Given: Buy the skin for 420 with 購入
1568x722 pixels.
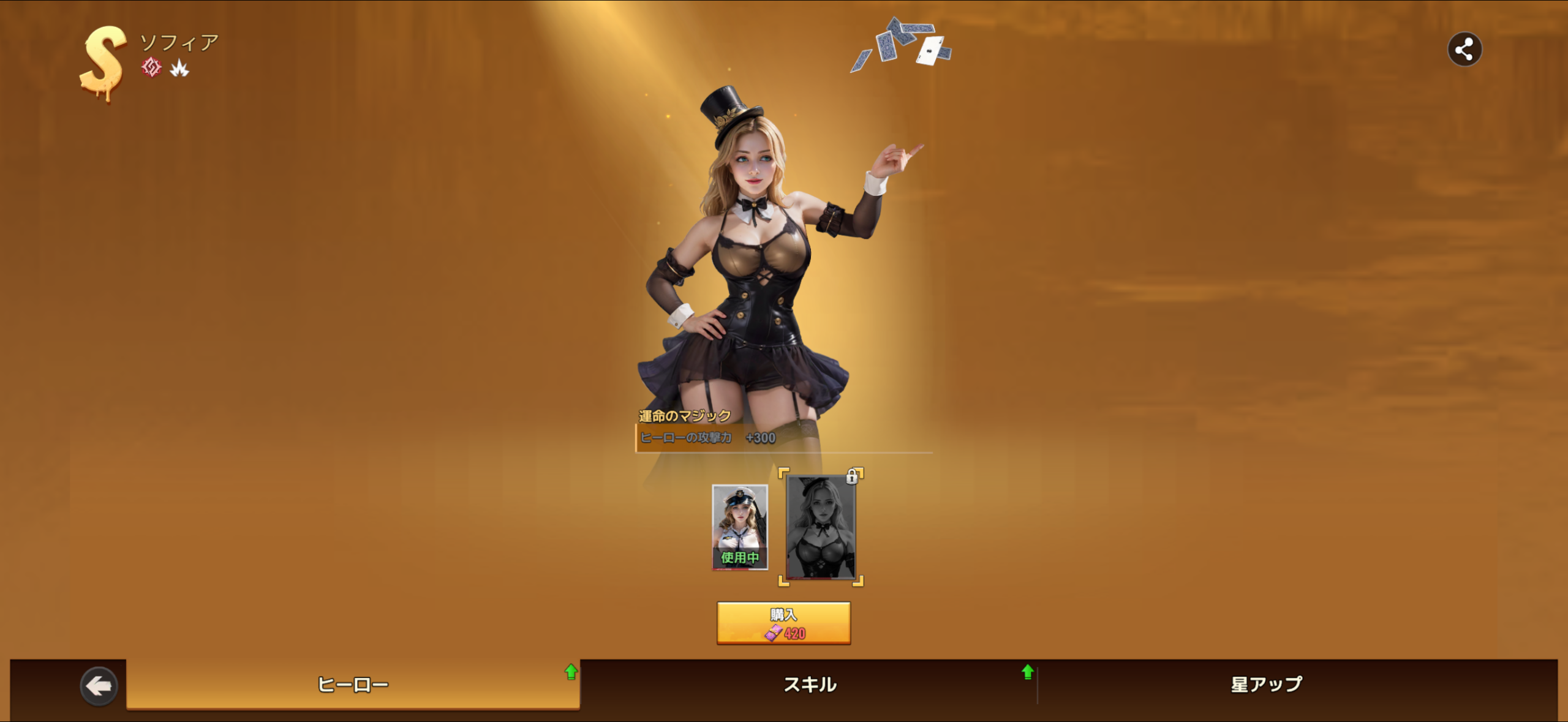Looking at the screenshot, I should [x=783, y=623].
